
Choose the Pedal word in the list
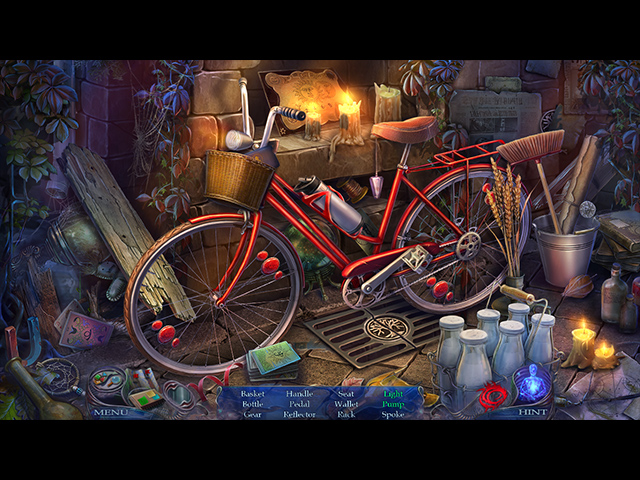(x=299, y=404)
